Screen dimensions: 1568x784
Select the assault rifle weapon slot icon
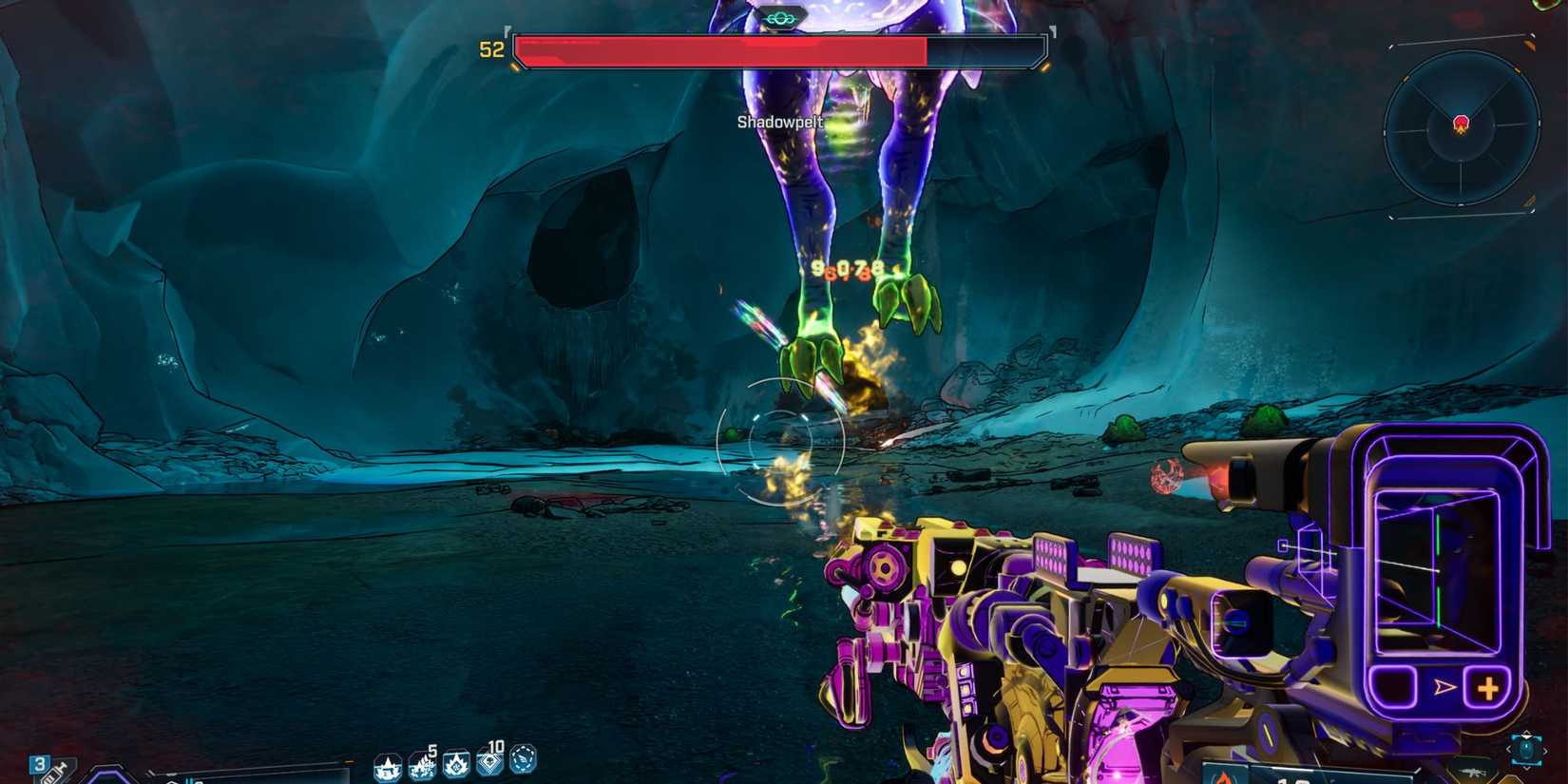pos(1472,773)
